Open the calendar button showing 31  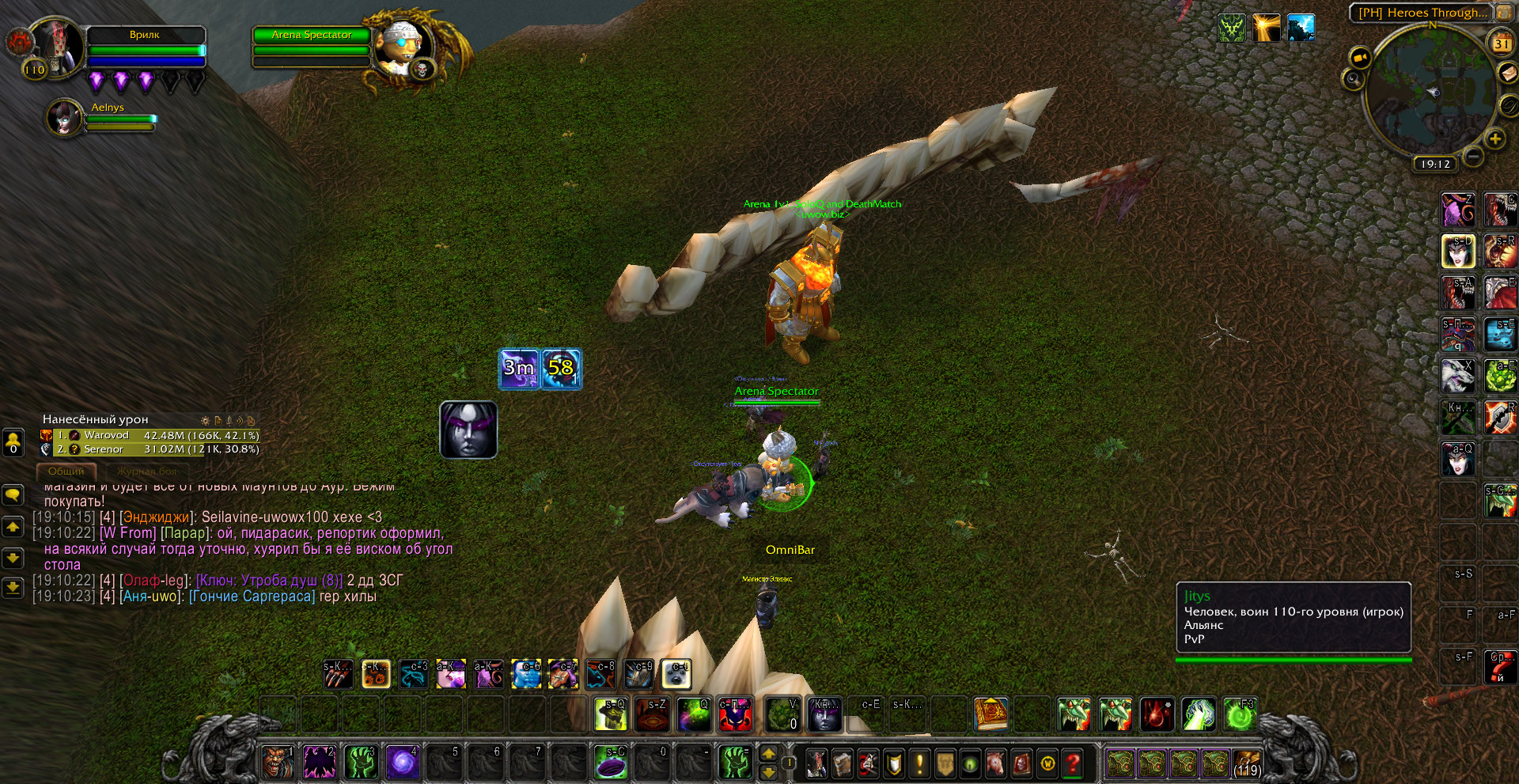click(1501, 44)
